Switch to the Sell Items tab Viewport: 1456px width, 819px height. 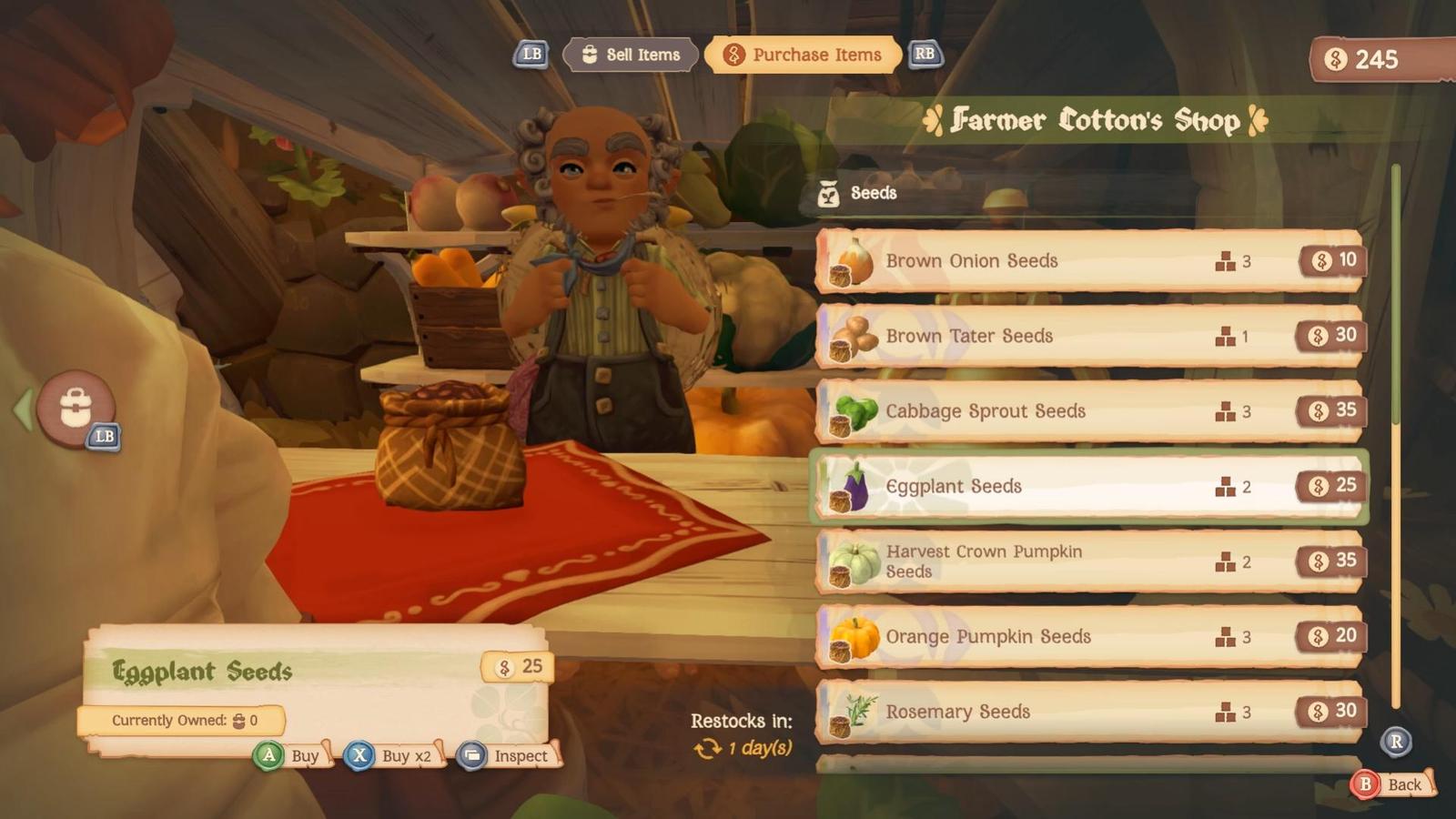631,55
